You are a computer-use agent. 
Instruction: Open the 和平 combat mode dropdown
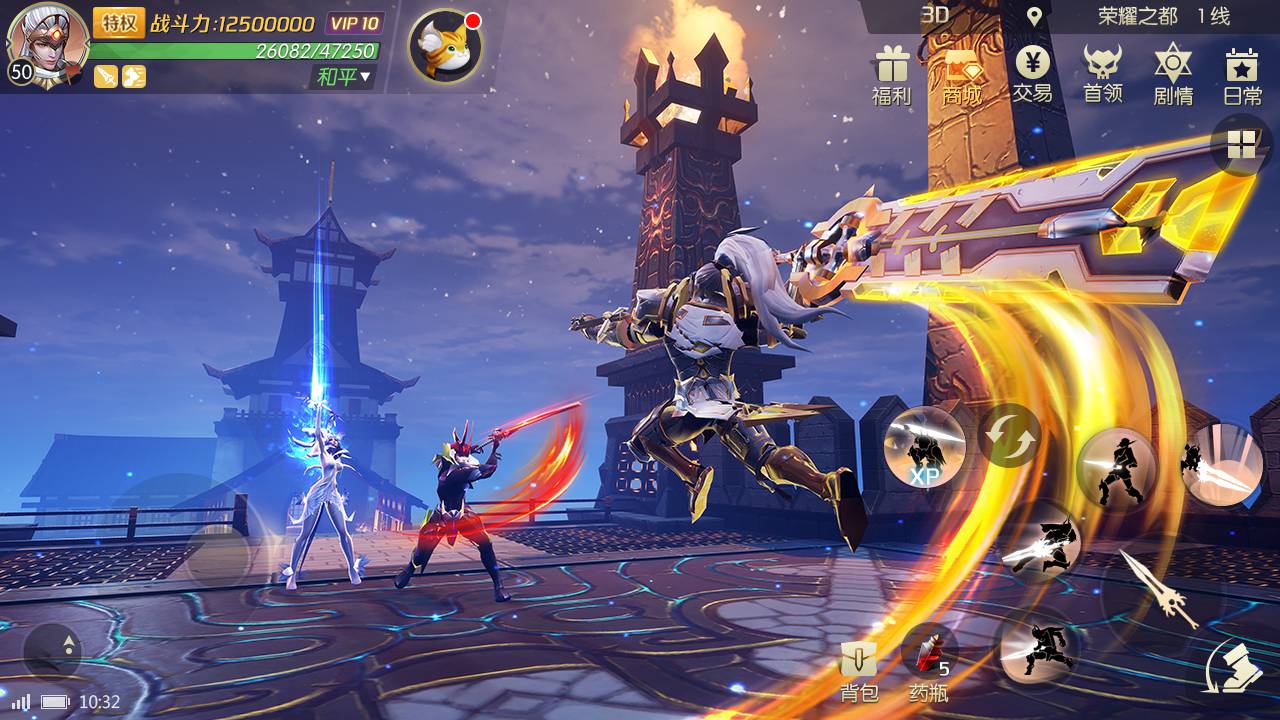pos(343,76)
